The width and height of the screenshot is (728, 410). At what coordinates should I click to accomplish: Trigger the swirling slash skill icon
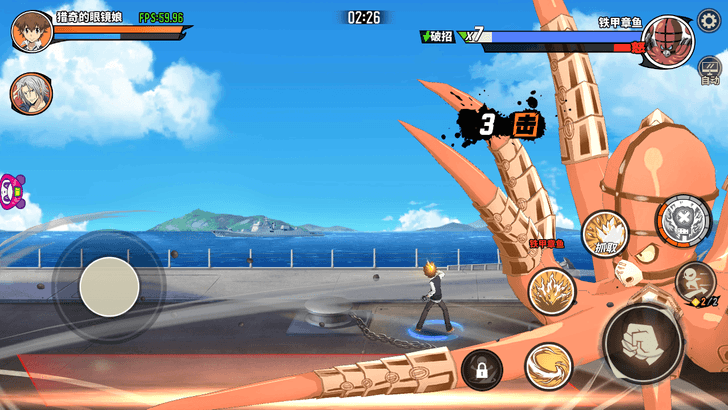coord(547,365)
